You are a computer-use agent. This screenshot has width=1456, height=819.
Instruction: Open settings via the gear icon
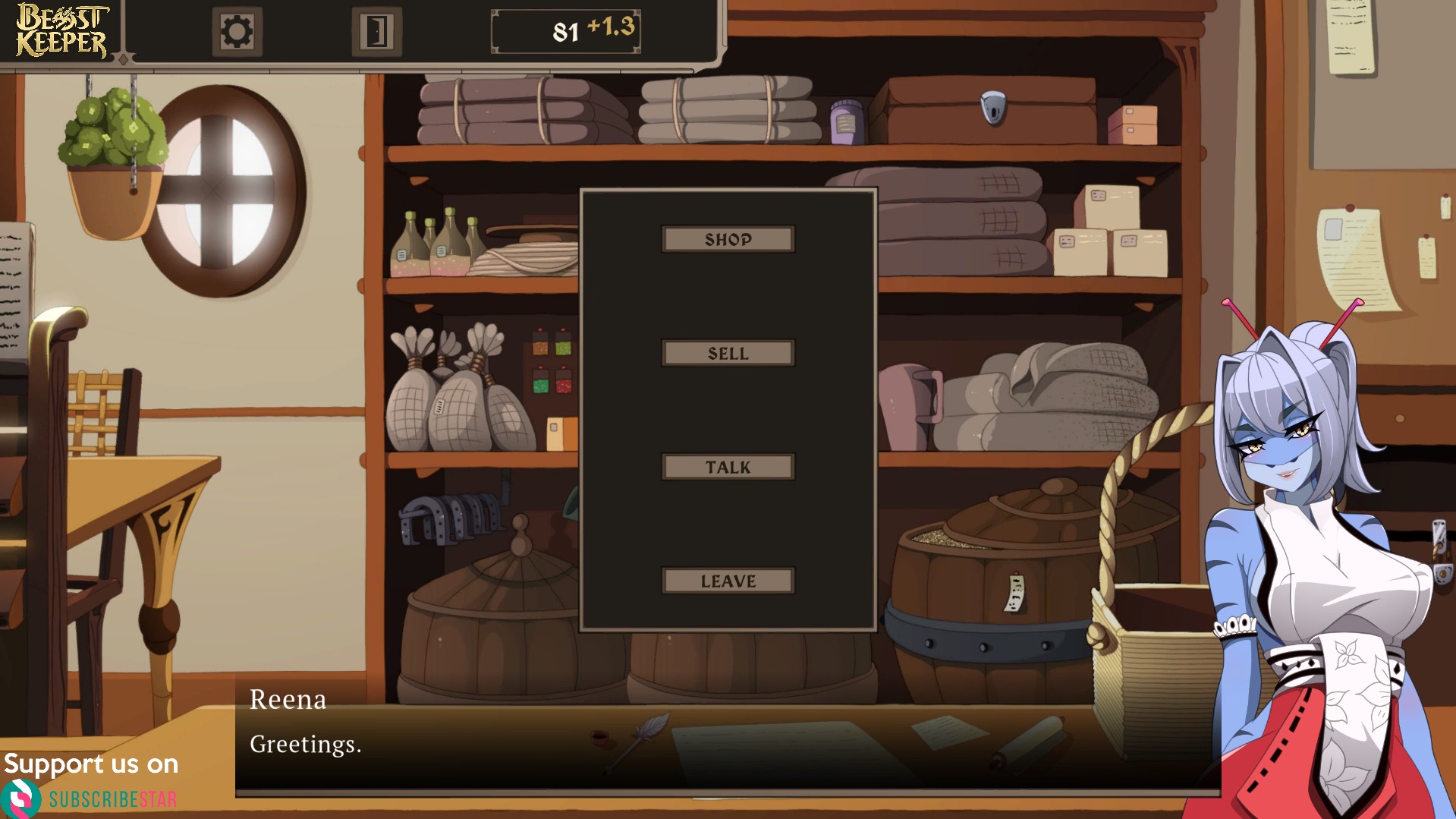tap(237, 32)
